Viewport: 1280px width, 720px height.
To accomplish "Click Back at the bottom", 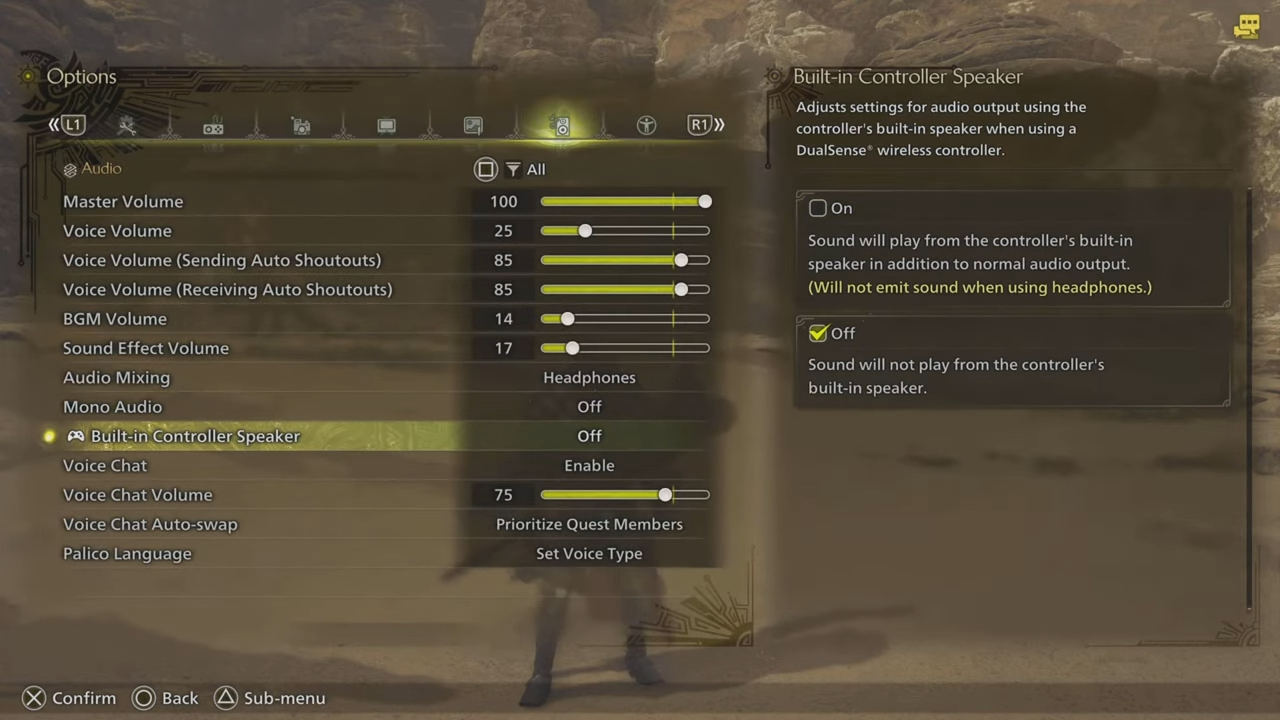I will pos(165,698).
